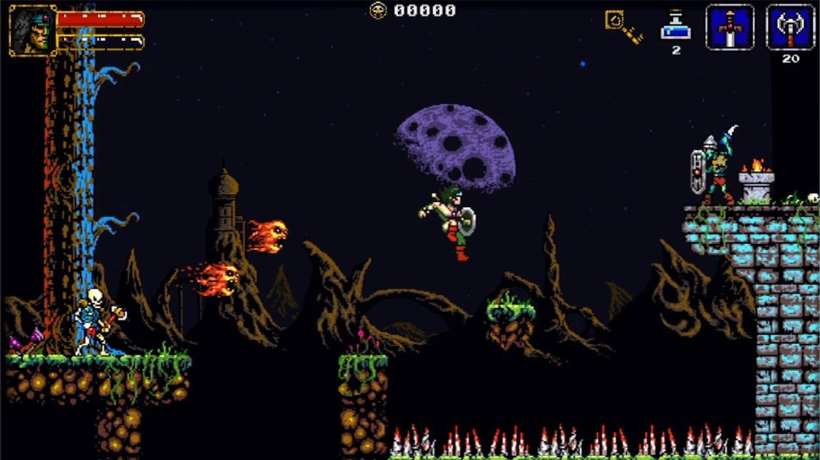Image resolution: width=820 pixels, height=460 pixels.
Task: Use the blue potion item
Action: [675, 25]
